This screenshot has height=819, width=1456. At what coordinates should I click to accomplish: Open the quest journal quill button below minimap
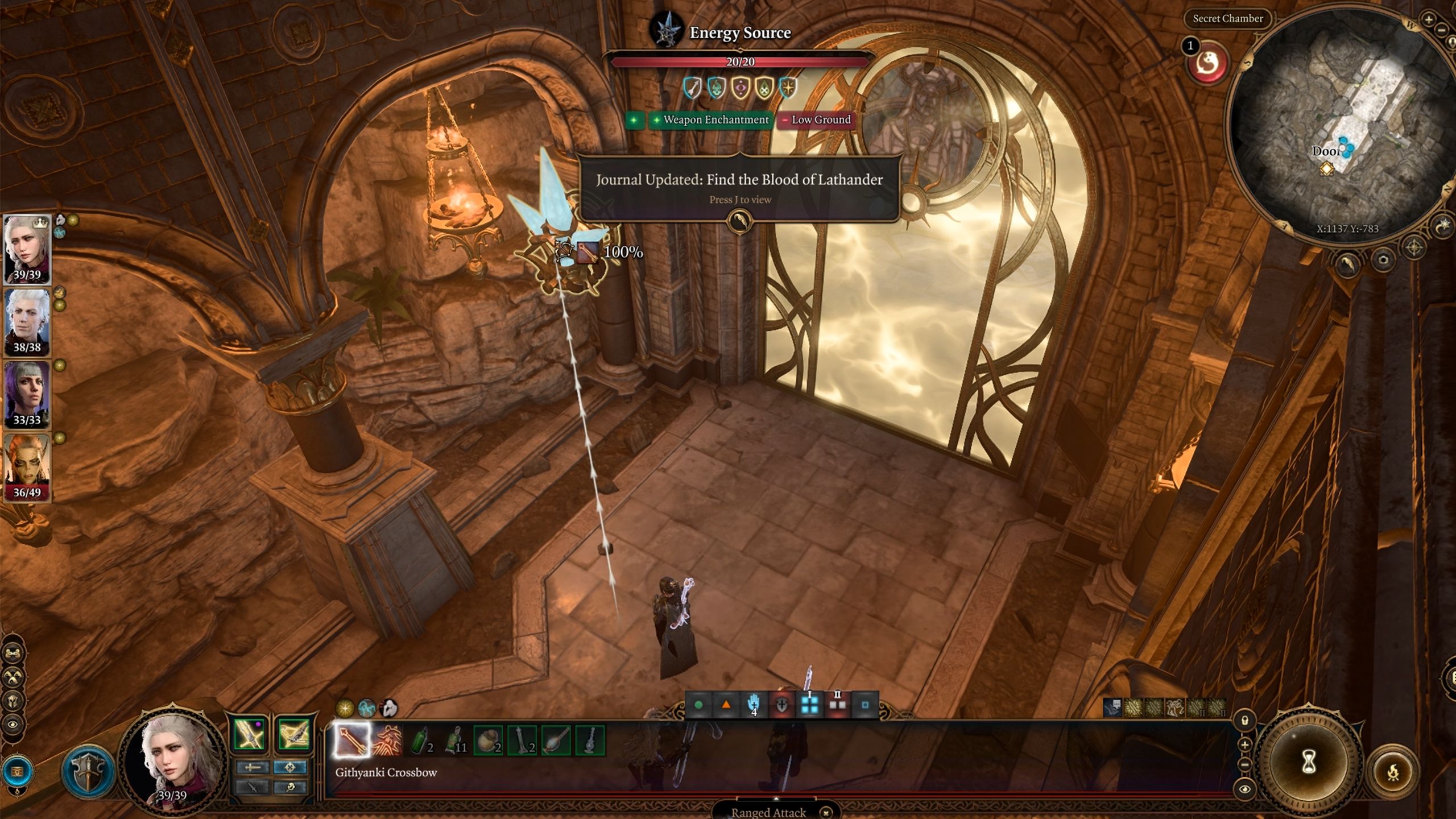(x=1346, y=263)
